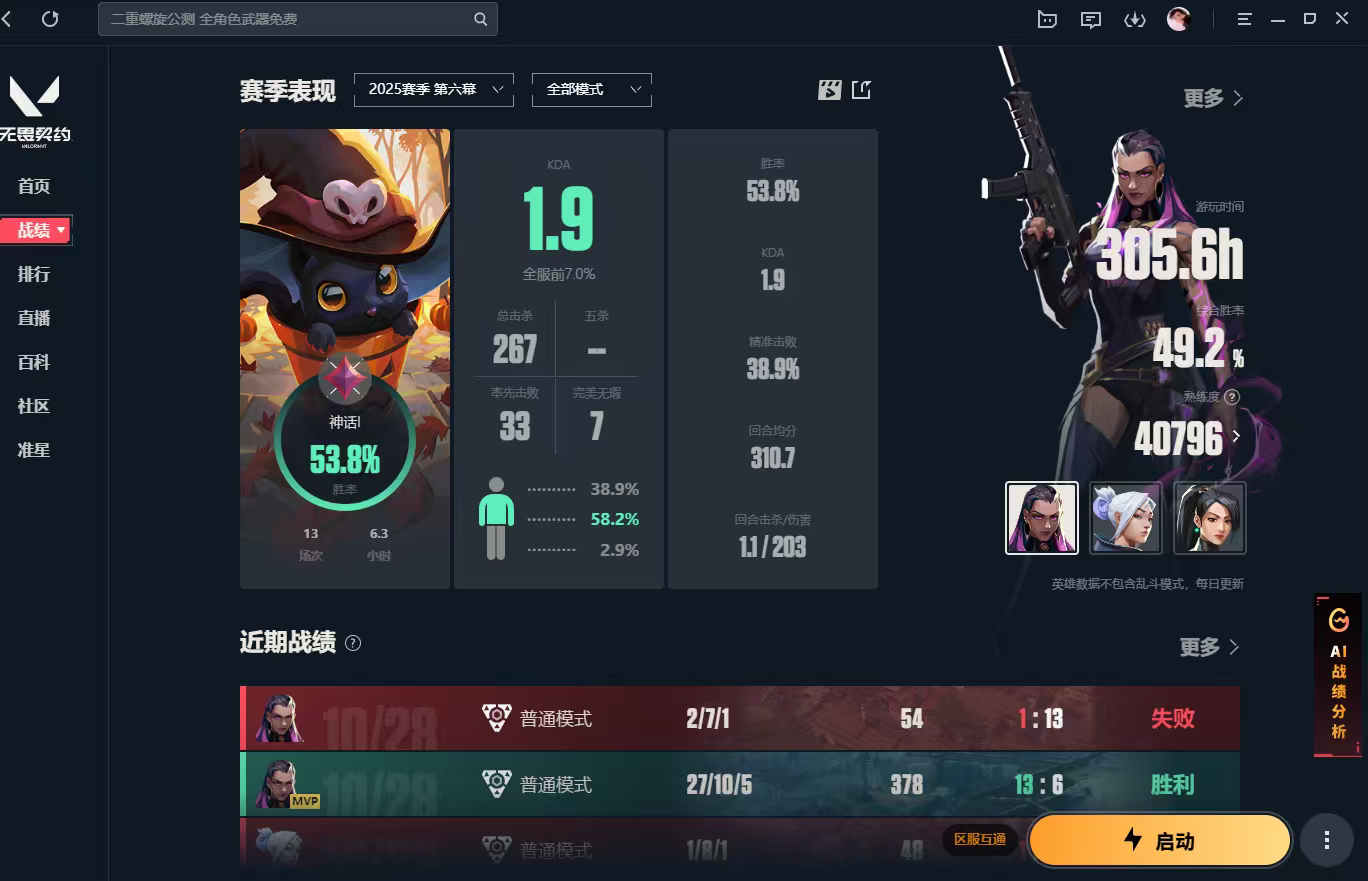This screenshot has width=1368, height=881.
Task: Click the search magnifier in the search bar
Action: click(x=479, y=19)
